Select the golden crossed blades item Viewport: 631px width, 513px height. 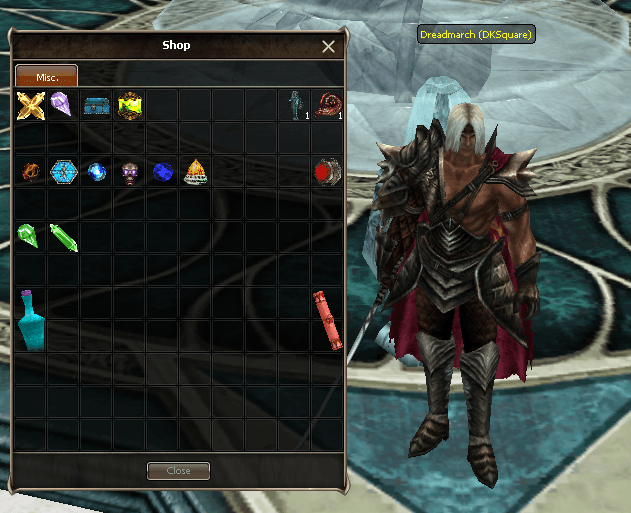31,104
